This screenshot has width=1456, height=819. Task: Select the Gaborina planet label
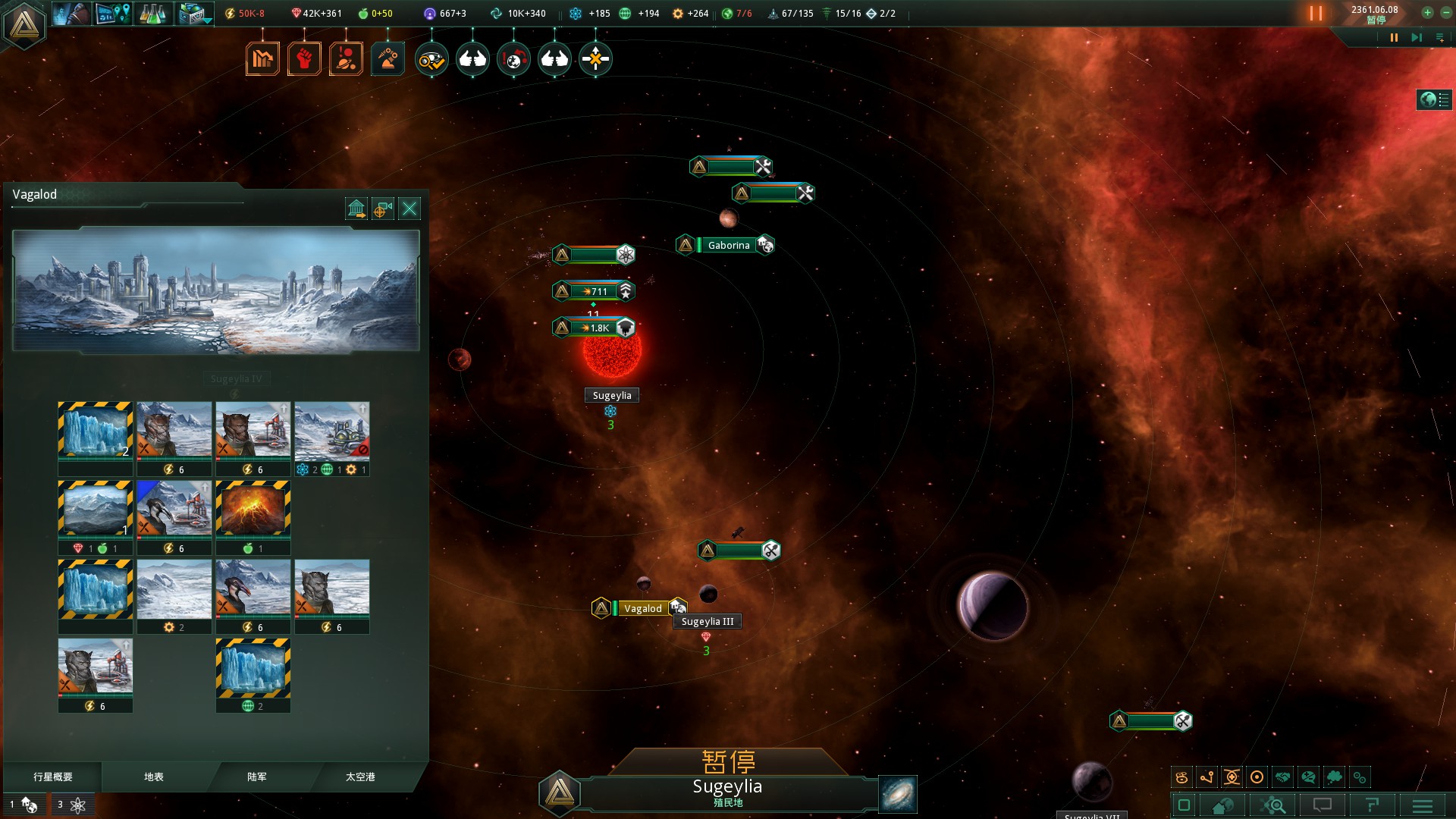coord(728,245)
